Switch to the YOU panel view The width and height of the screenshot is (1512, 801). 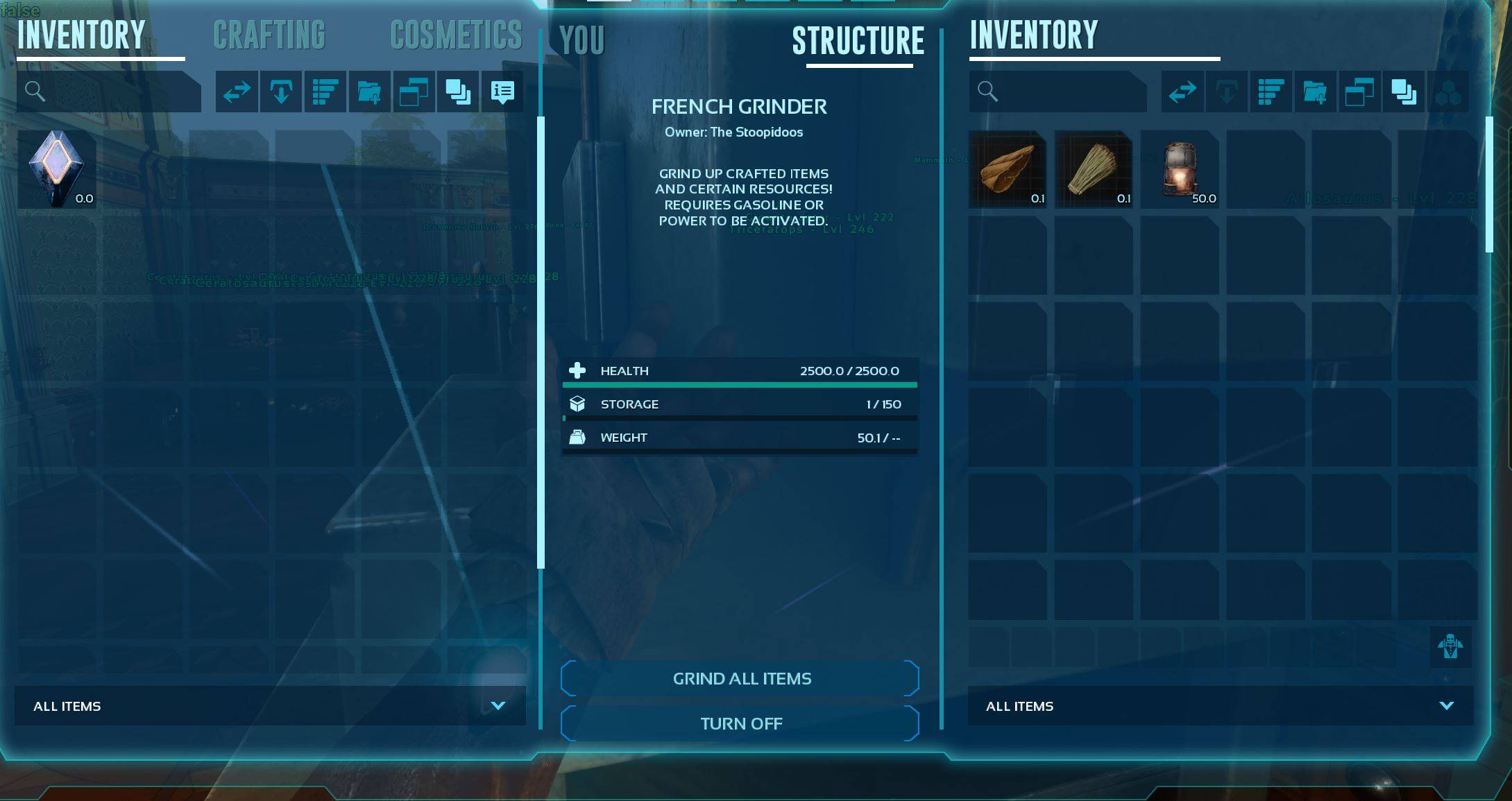(x=581, y=41)
